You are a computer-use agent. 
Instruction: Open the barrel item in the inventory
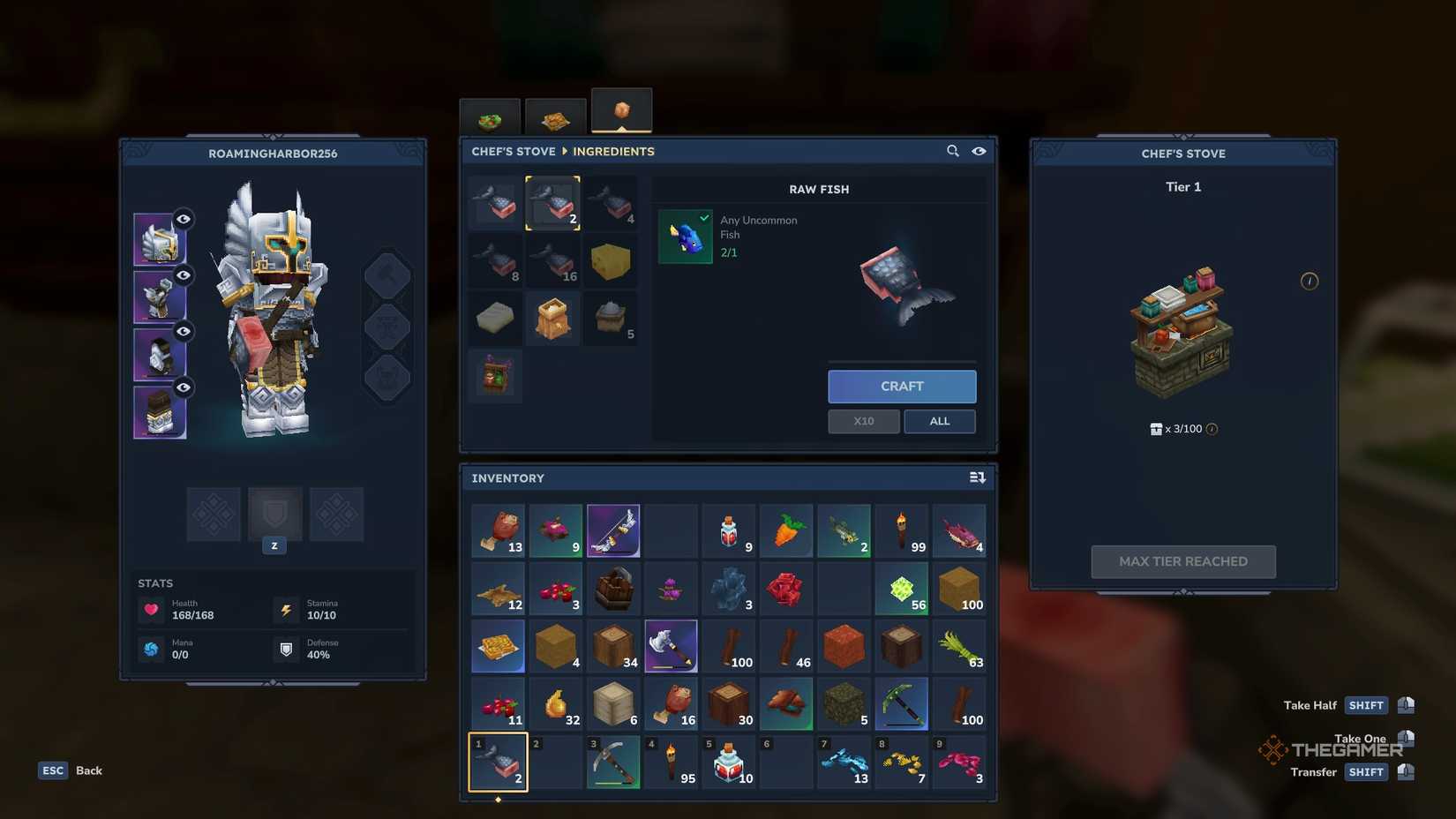click(x=613, y=589)
